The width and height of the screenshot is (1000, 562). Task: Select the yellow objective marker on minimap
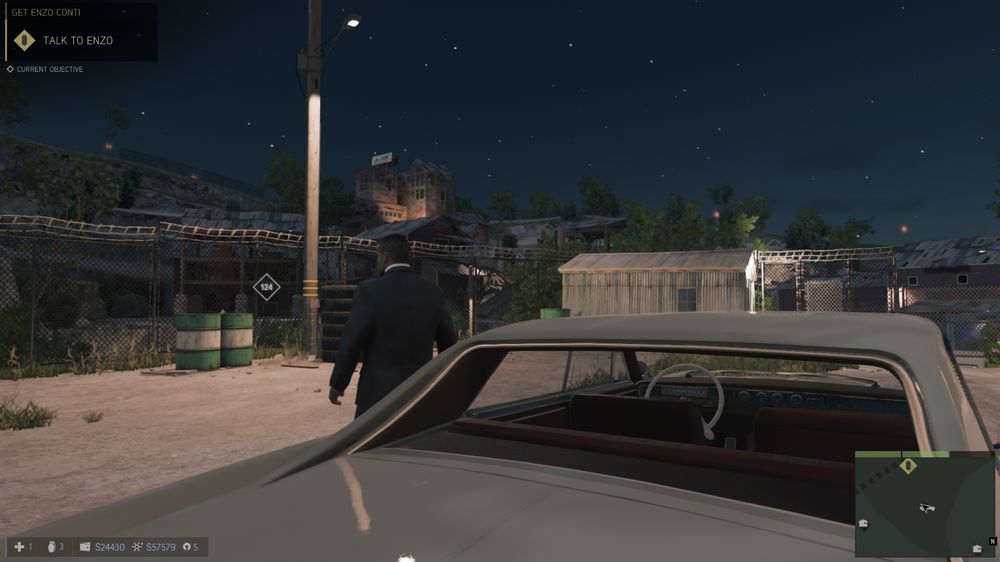908,466
